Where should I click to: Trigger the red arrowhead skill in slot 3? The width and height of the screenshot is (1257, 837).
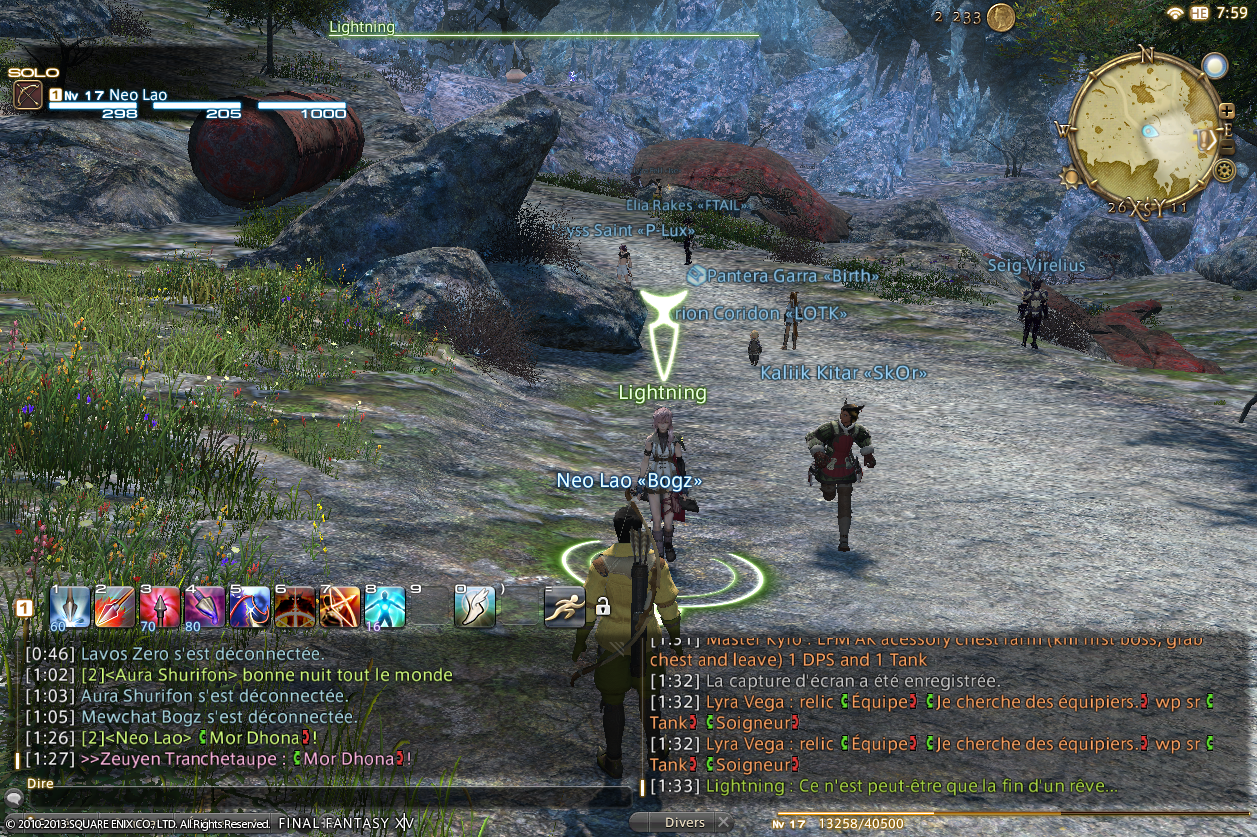pos(160,607)
